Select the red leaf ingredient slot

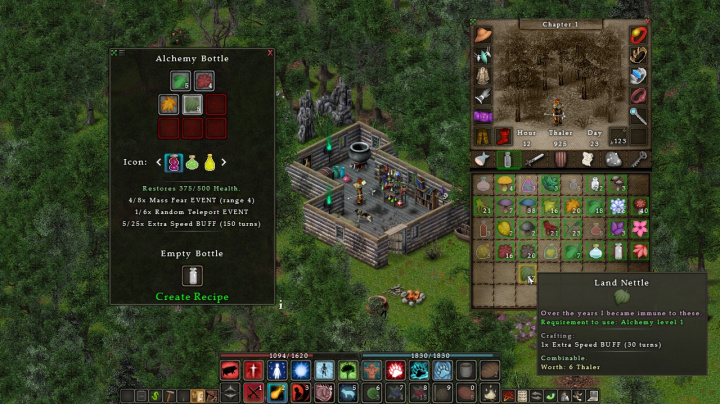tap(204, 81)
